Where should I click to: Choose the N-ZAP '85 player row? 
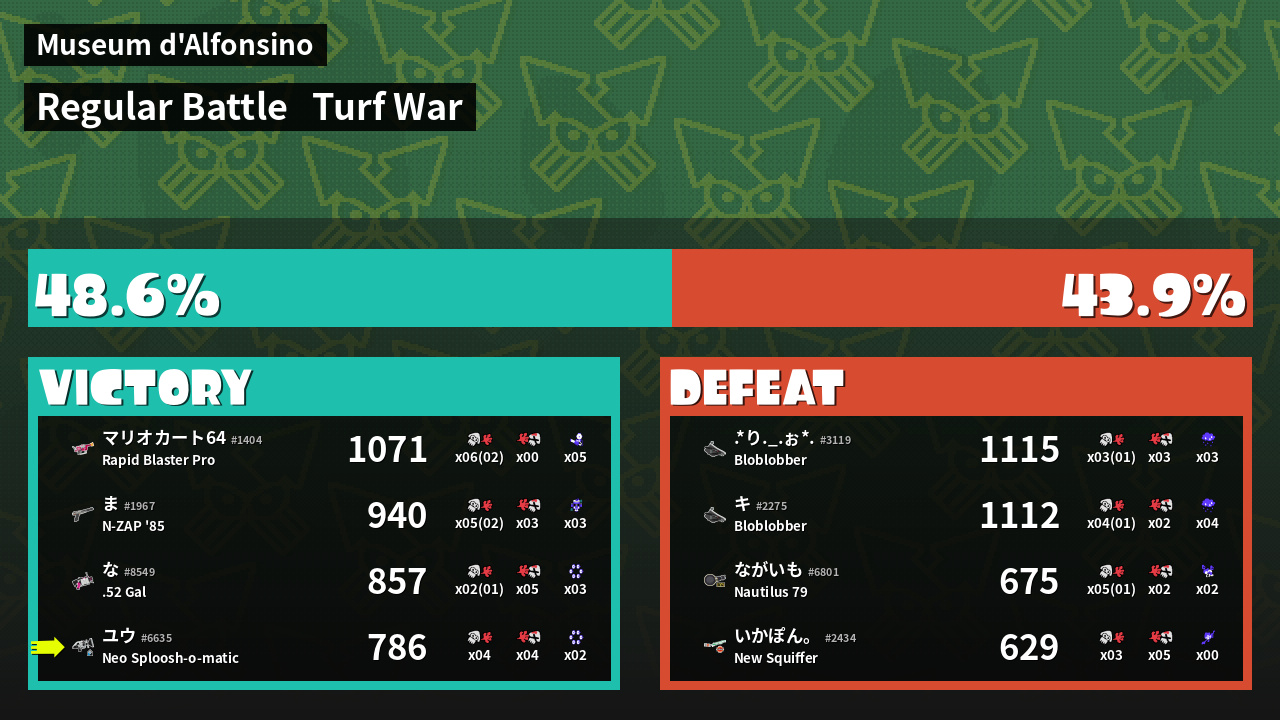tap(324, 515)
